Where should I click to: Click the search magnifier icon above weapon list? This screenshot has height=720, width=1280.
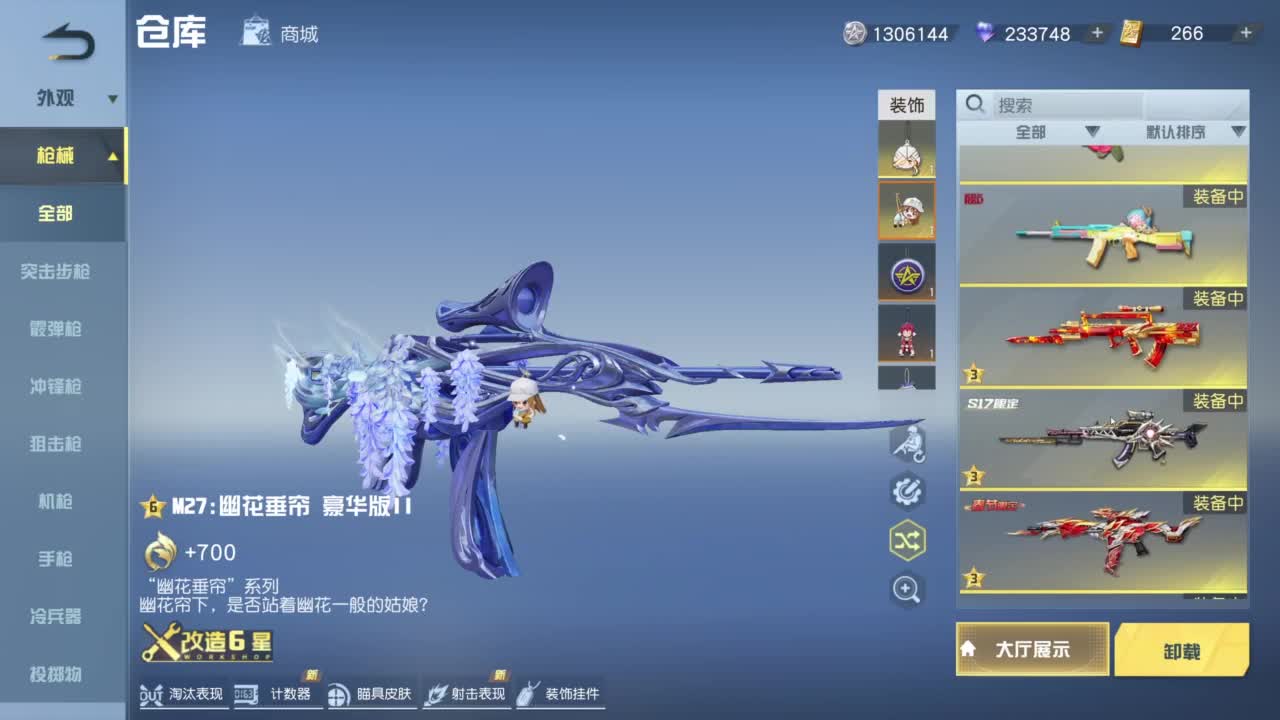[972, 104]
